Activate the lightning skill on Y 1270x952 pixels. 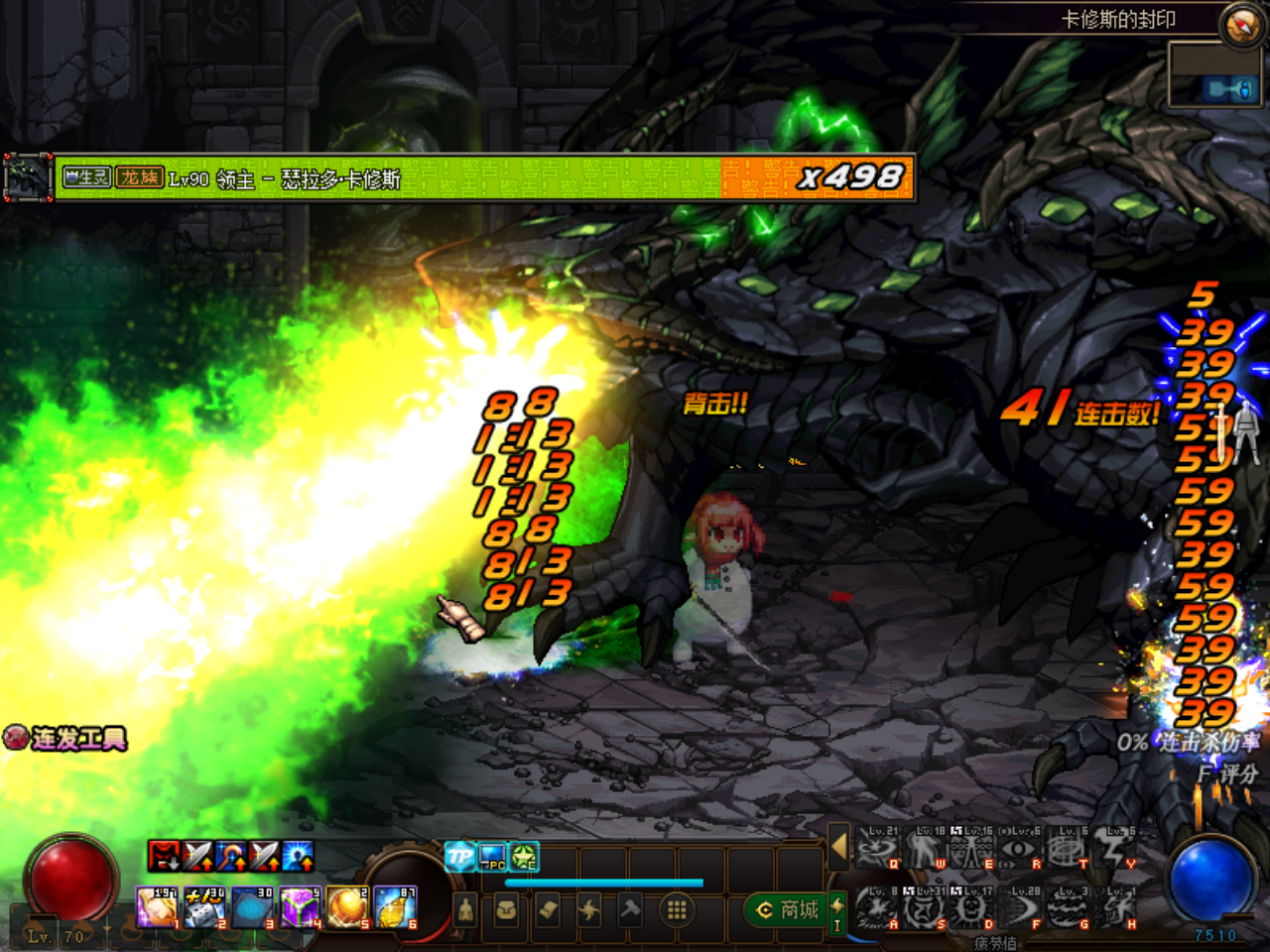coord(1116,849)
